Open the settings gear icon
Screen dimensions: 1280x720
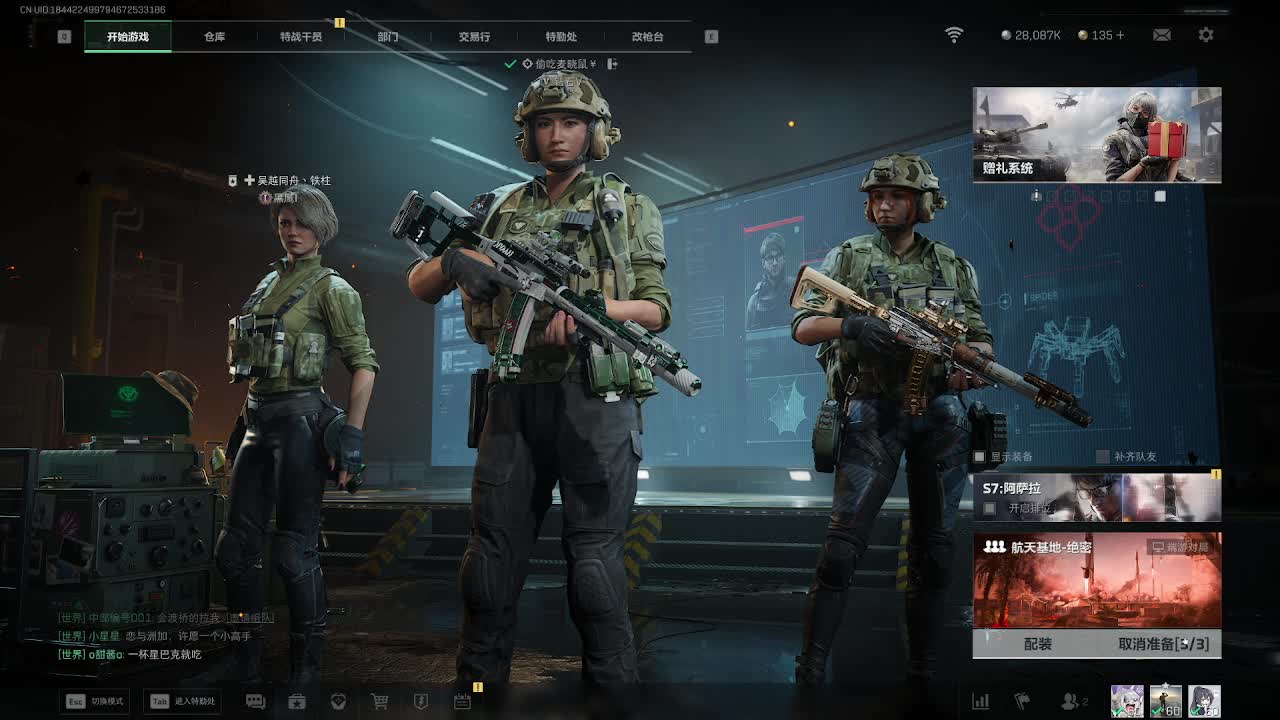click(1206, 35)
